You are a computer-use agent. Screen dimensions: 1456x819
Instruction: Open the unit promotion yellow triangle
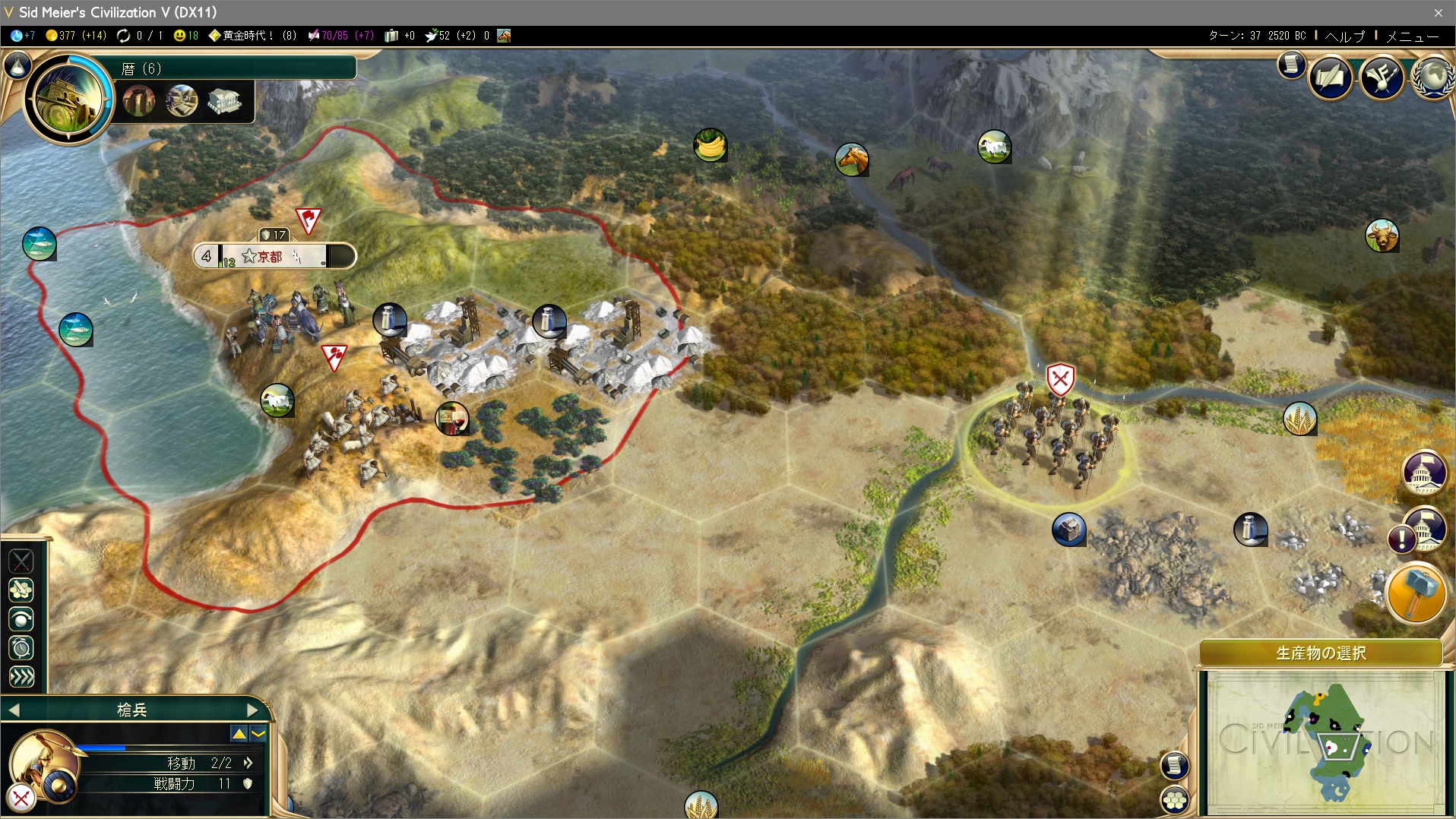pos(239,733)
